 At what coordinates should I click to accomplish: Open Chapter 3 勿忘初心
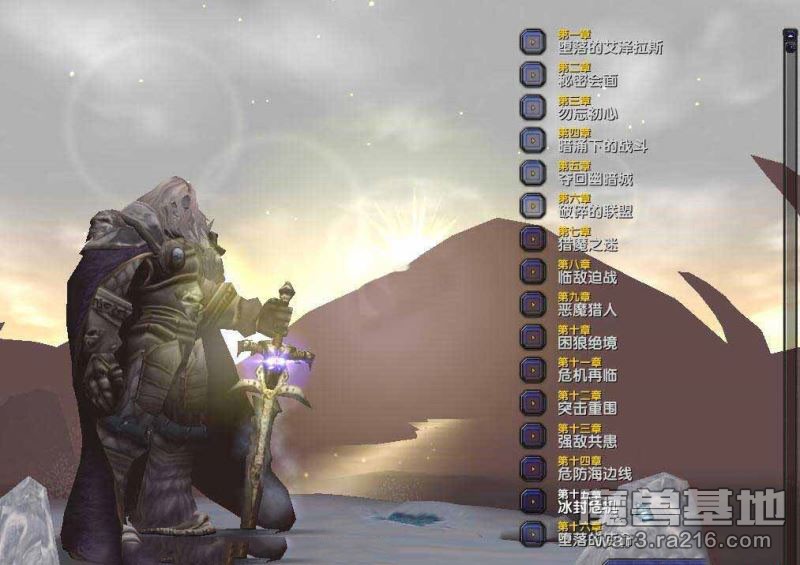pos(534,107)
